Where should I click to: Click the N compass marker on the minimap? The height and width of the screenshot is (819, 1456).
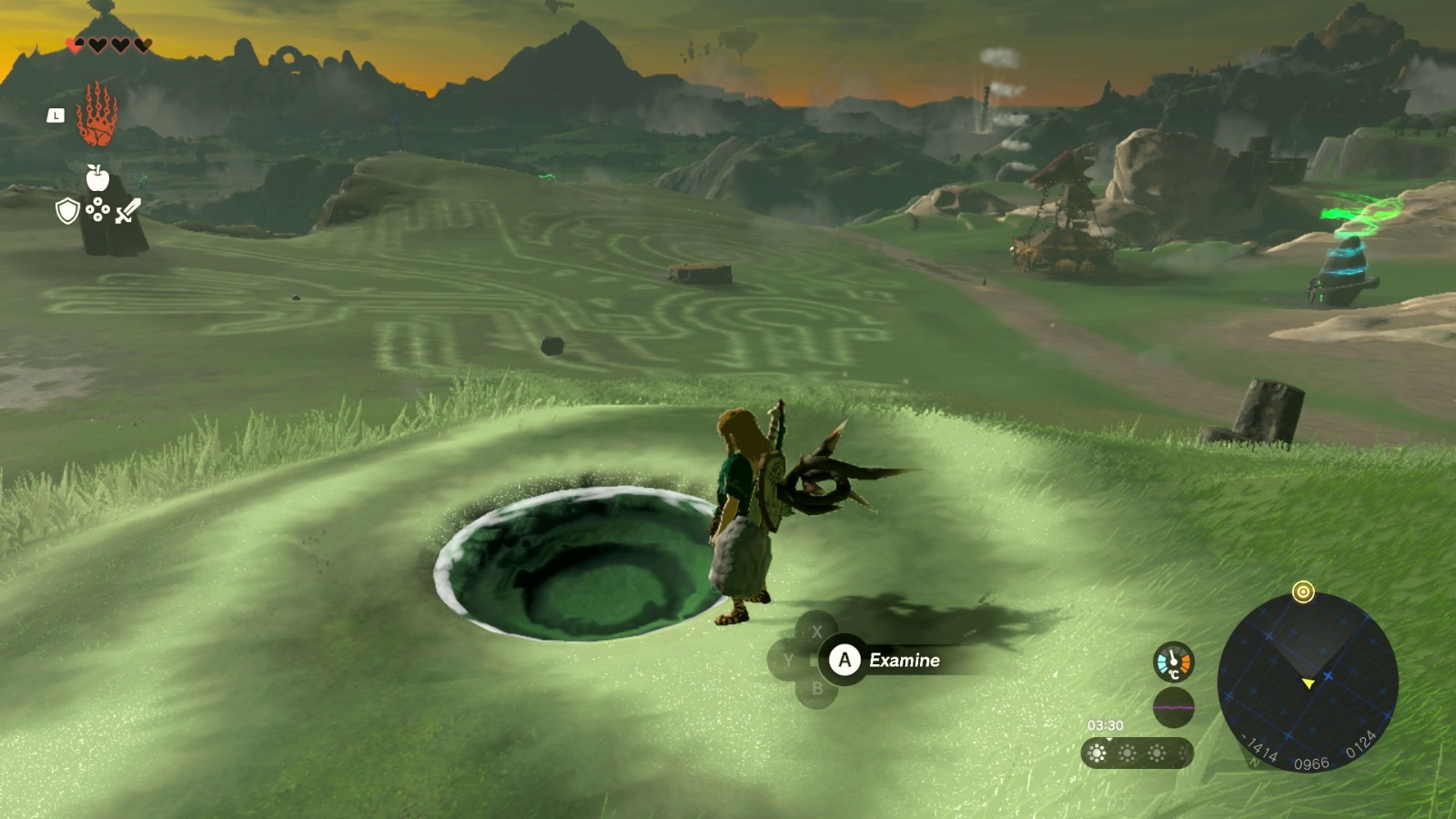tap(1254, 761)
